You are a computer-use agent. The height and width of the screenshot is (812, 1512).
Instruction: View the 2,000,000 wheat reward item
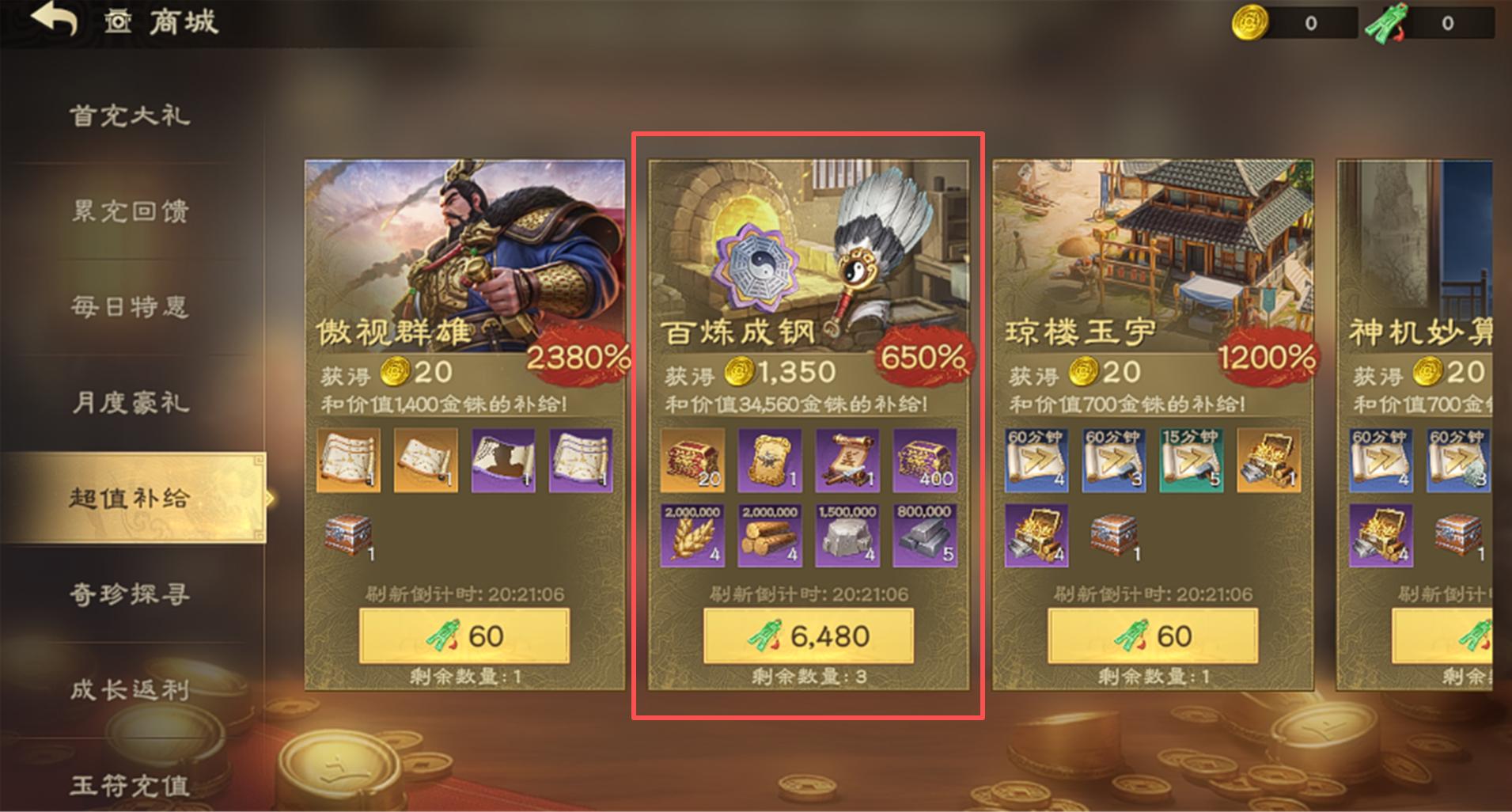click(692, 536)
